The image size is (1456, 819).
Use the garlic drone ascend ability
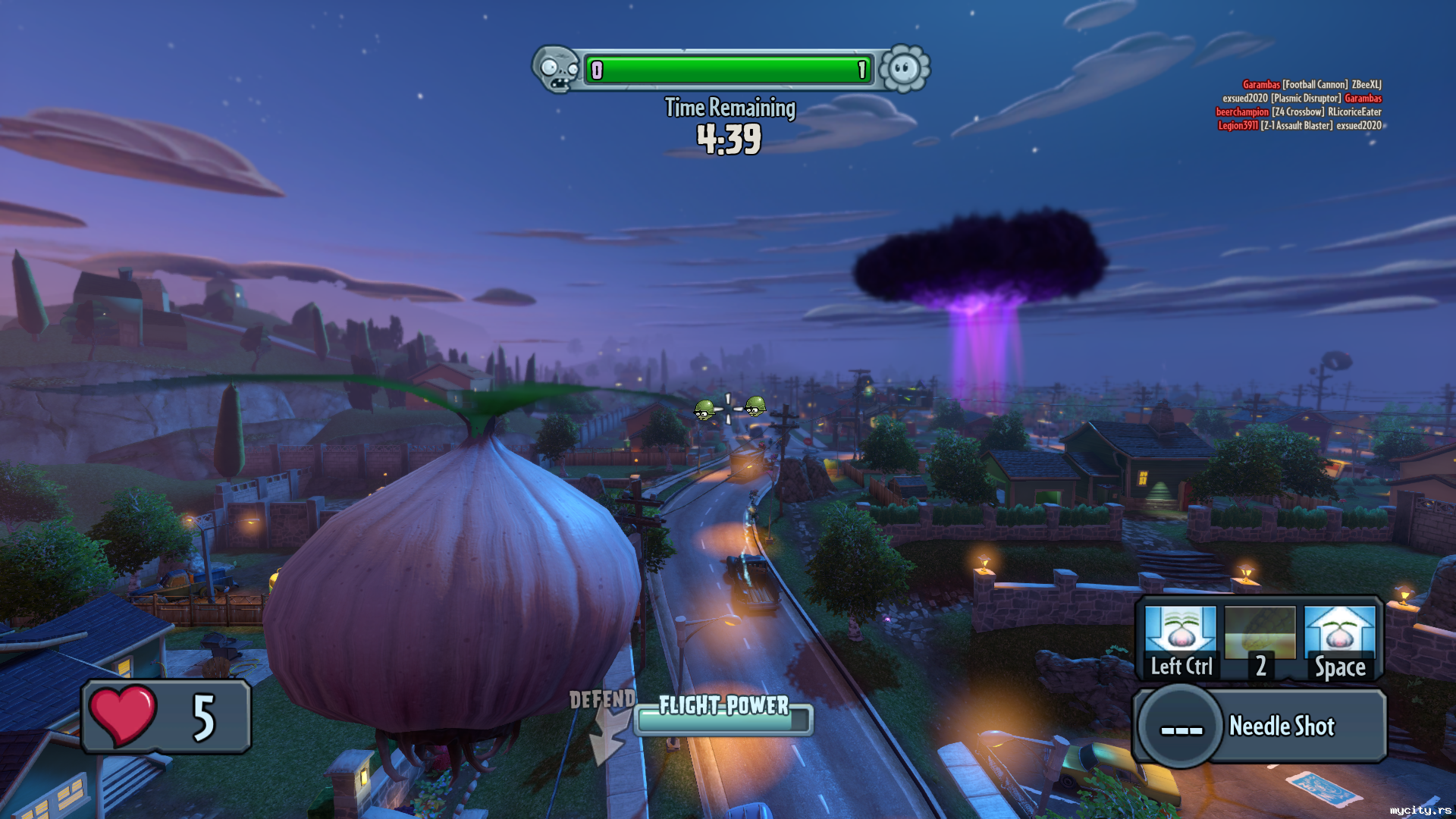click(1340, 641)
